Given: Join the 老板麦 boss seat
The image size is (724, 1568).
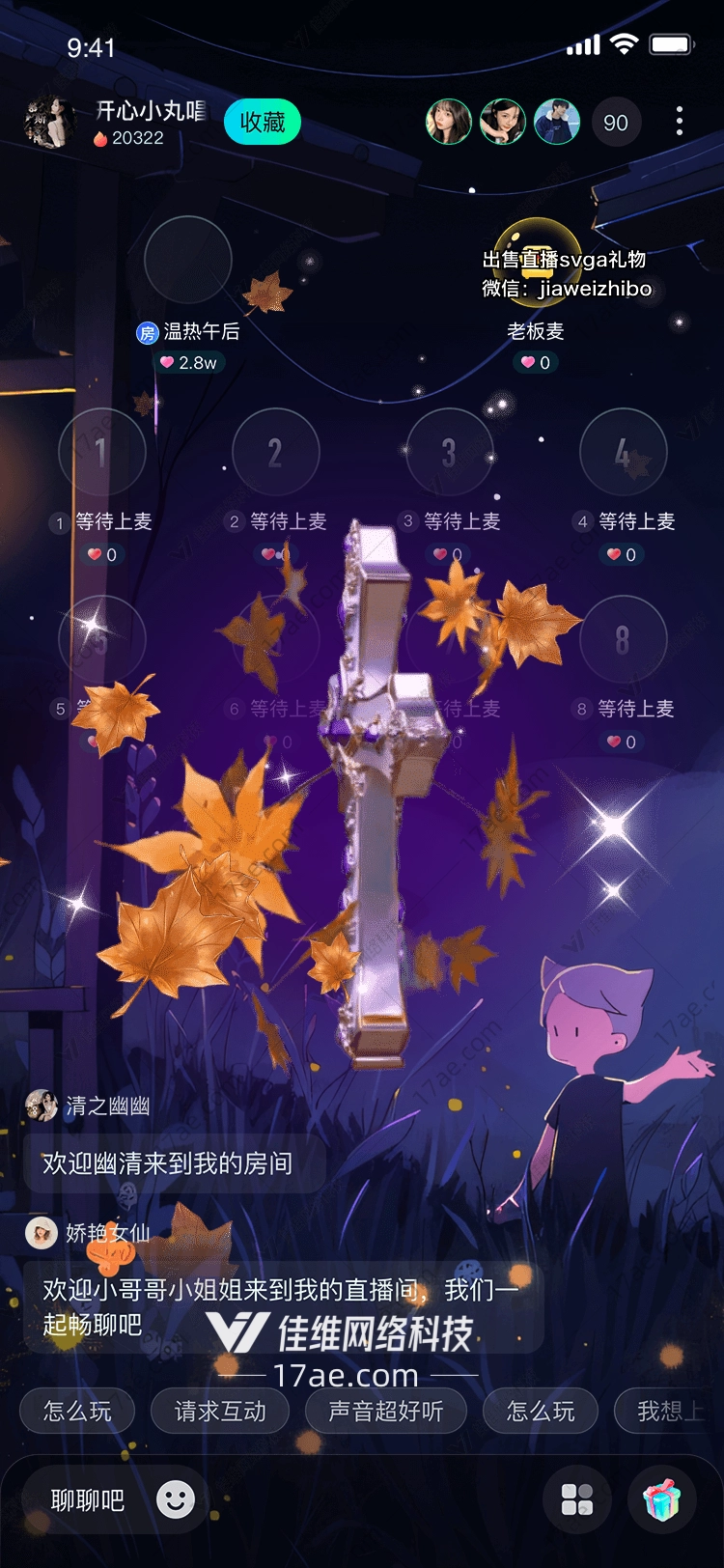Looking at the screenshot, I should pos(536,261).
